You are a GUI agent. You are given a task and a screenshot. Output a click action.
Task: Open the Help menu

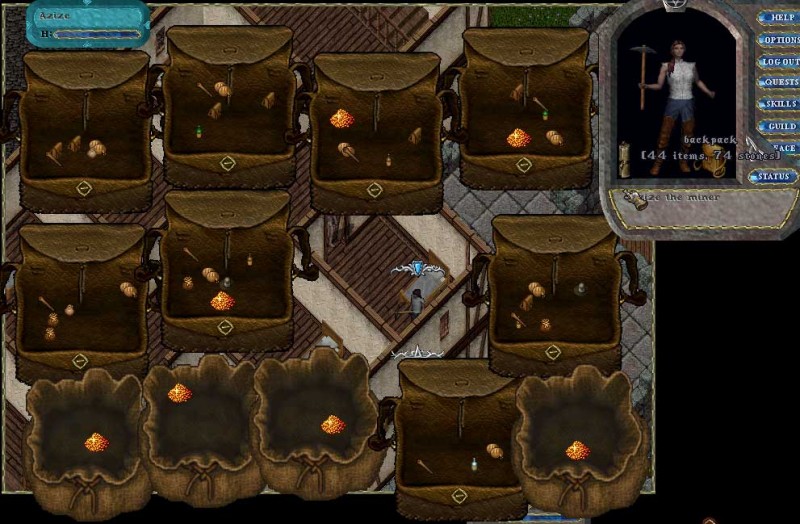pos(781,18)
